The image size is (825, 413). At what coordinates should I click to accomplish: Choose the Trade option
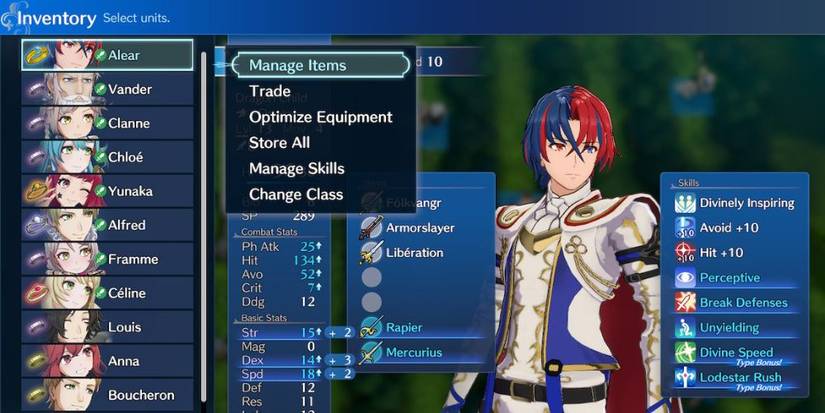(x=270, y=91)
